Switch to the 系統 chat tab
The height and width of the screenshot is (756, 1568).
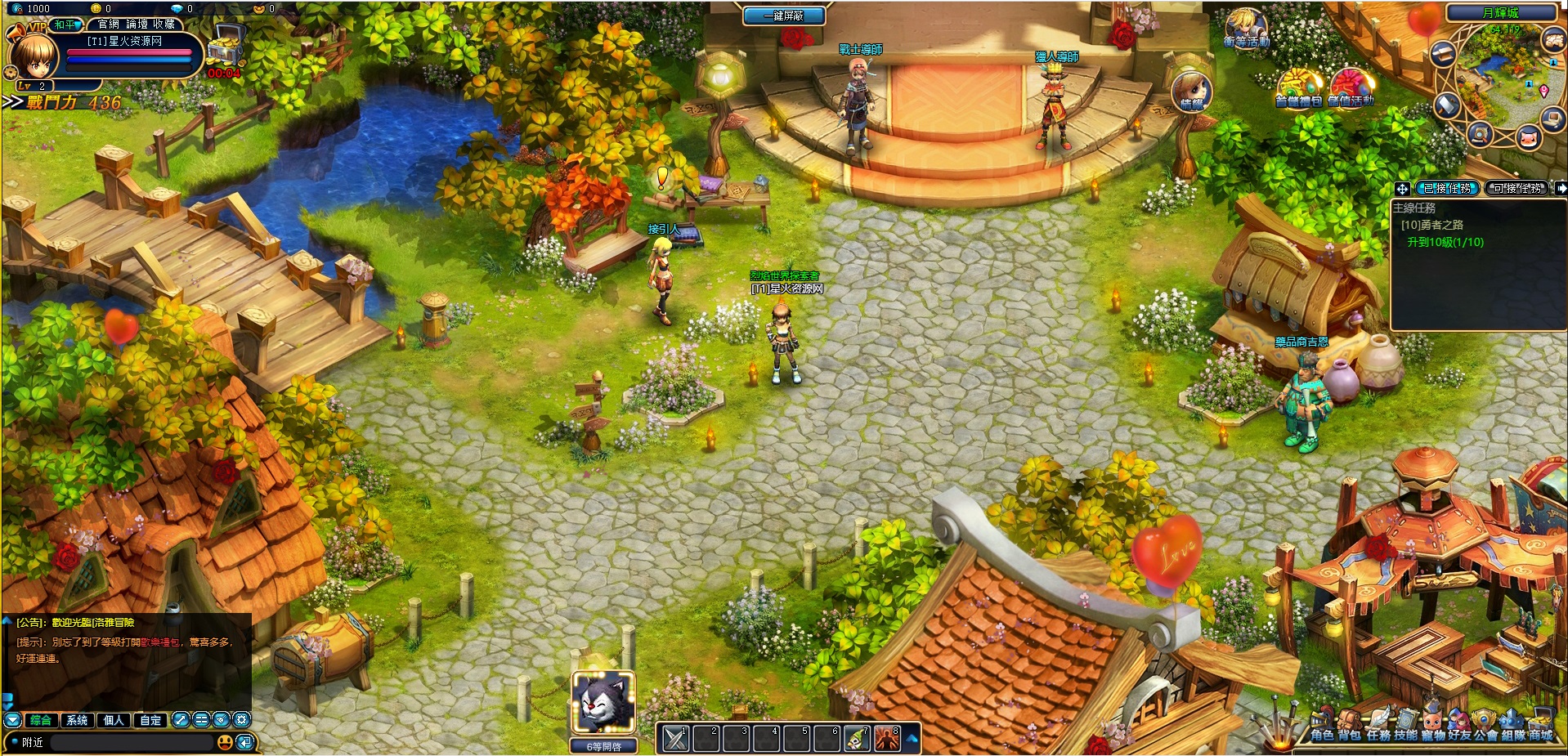[x=77, y=720]
